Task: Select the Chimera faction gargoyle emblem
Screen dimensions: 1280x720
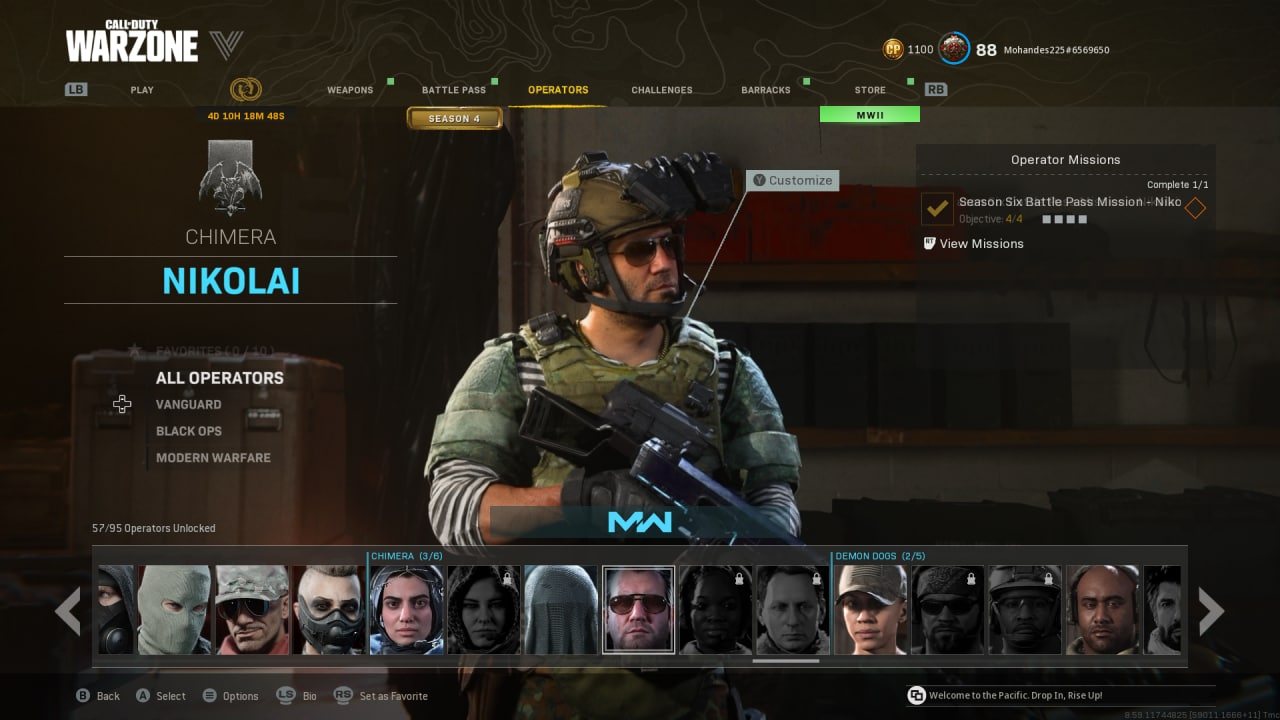Action: [230, 185]
